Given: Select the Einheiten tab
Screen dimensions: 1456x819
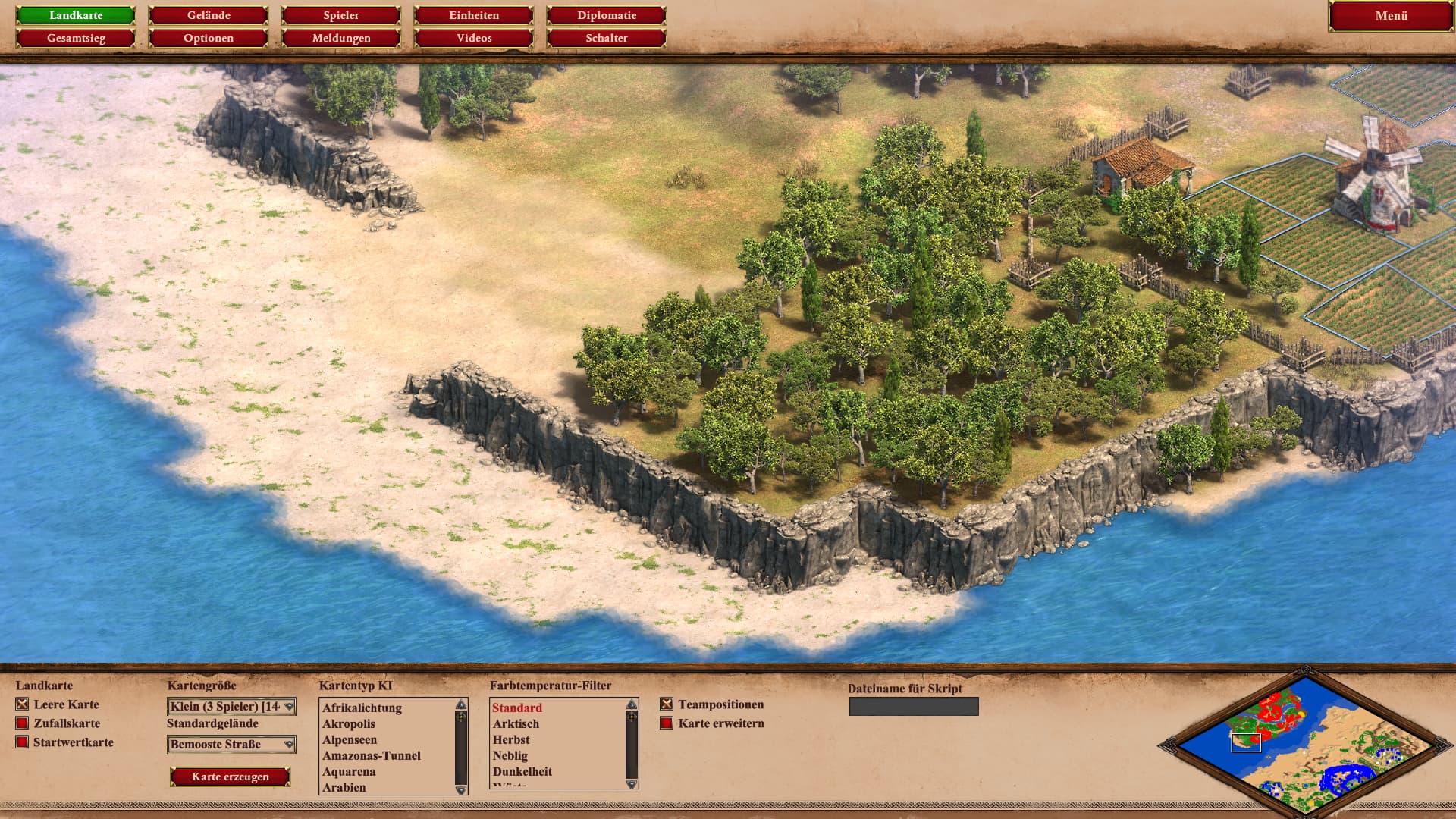Looking at the screenshot, I should 474,15.
